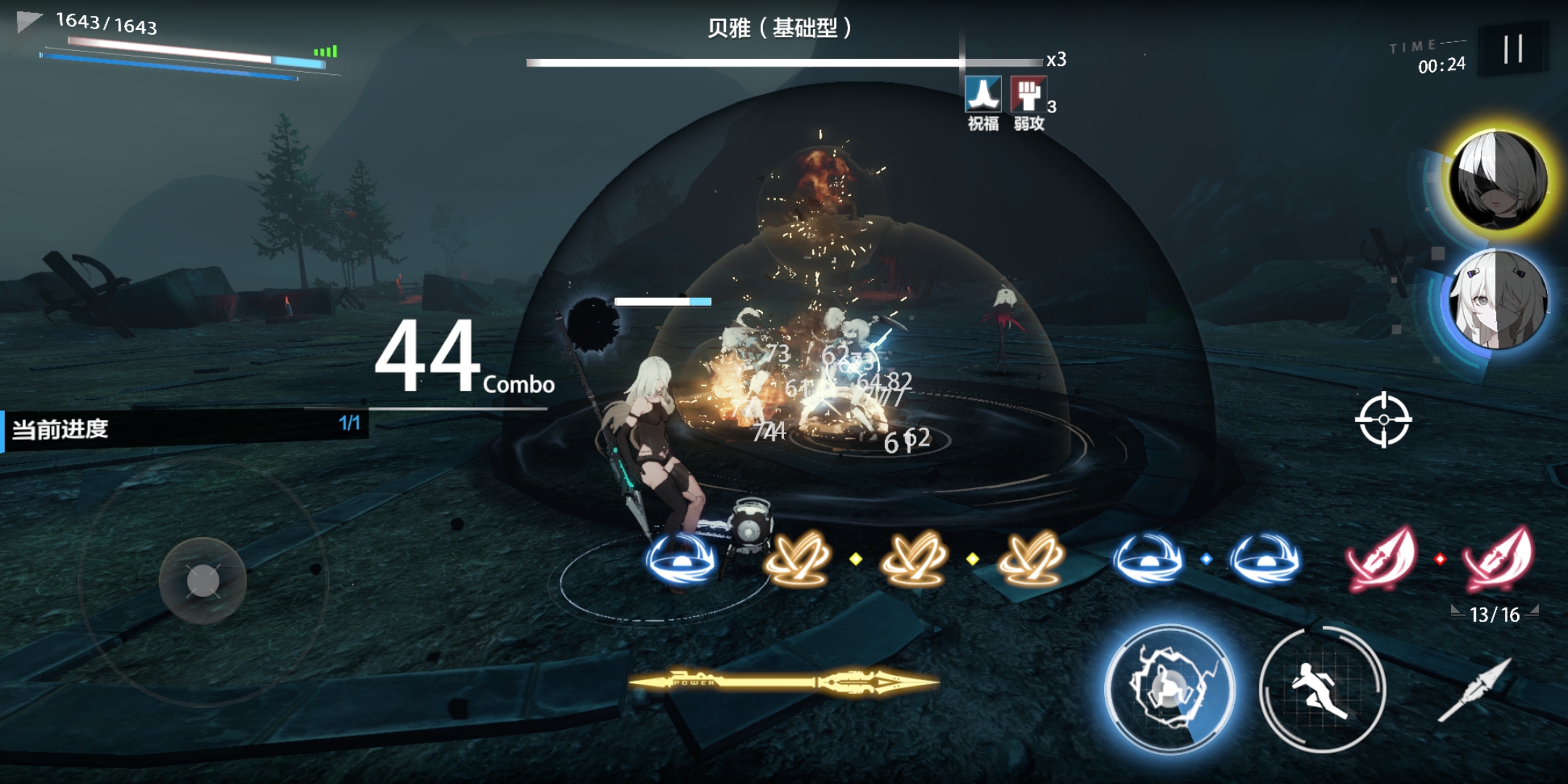This screenshot has height=784, width=1568.
Task: Activate the running figure dodge button
Action: 1321,690
